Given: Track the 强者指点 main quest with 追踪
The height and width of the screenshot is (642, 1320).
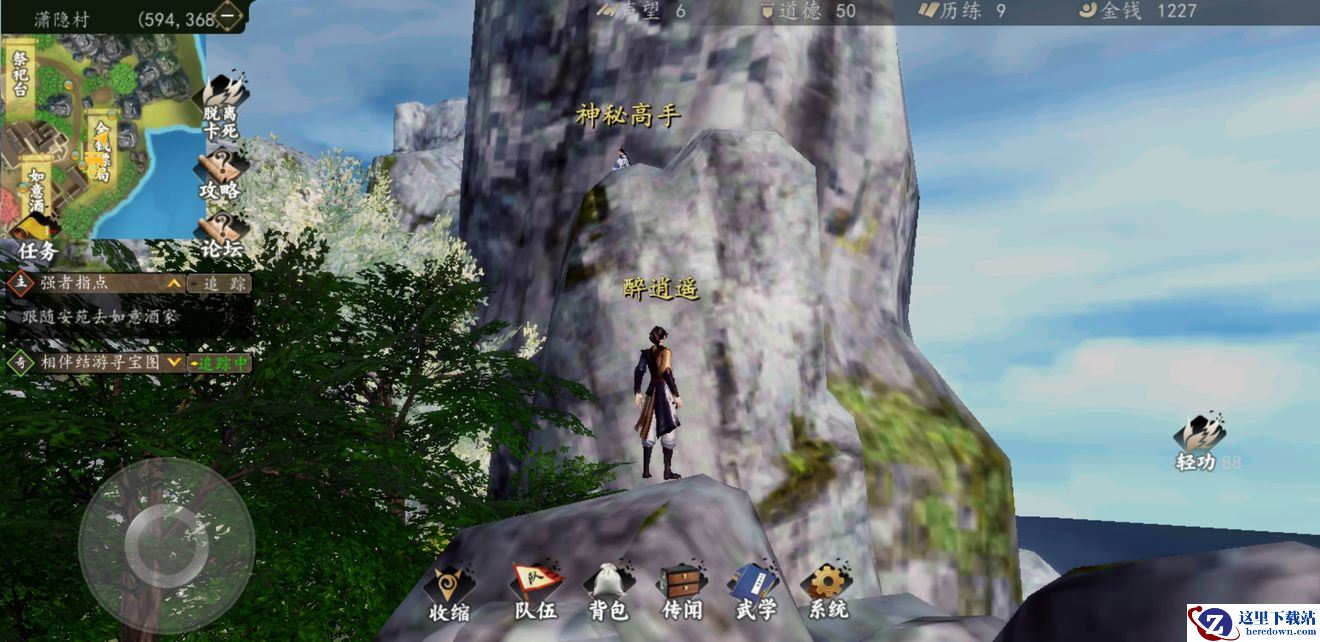Looking at the screenshot, I should (219, 284).
